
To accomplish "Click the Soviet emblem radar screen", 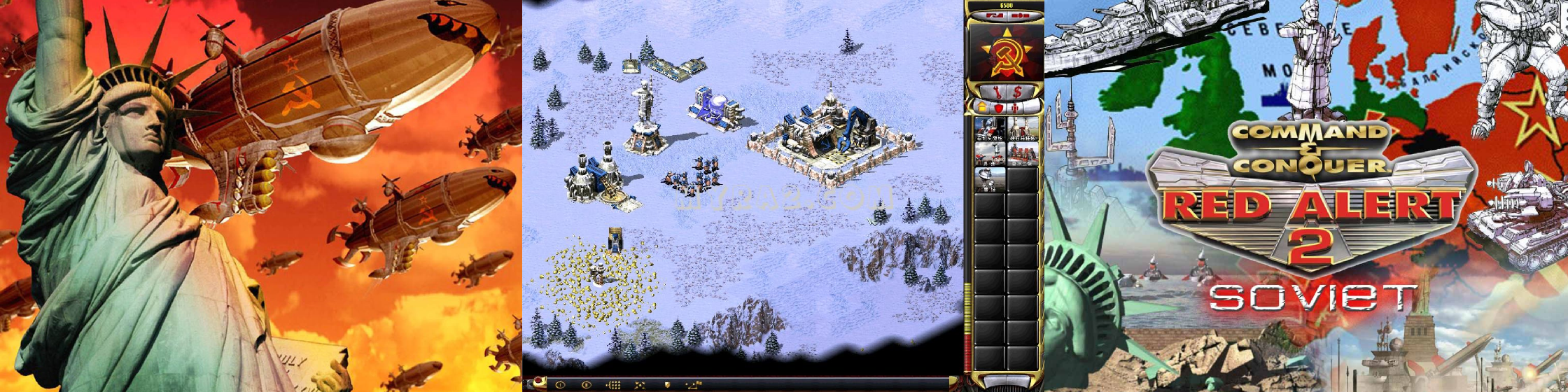I will (x=1004, y=52).
